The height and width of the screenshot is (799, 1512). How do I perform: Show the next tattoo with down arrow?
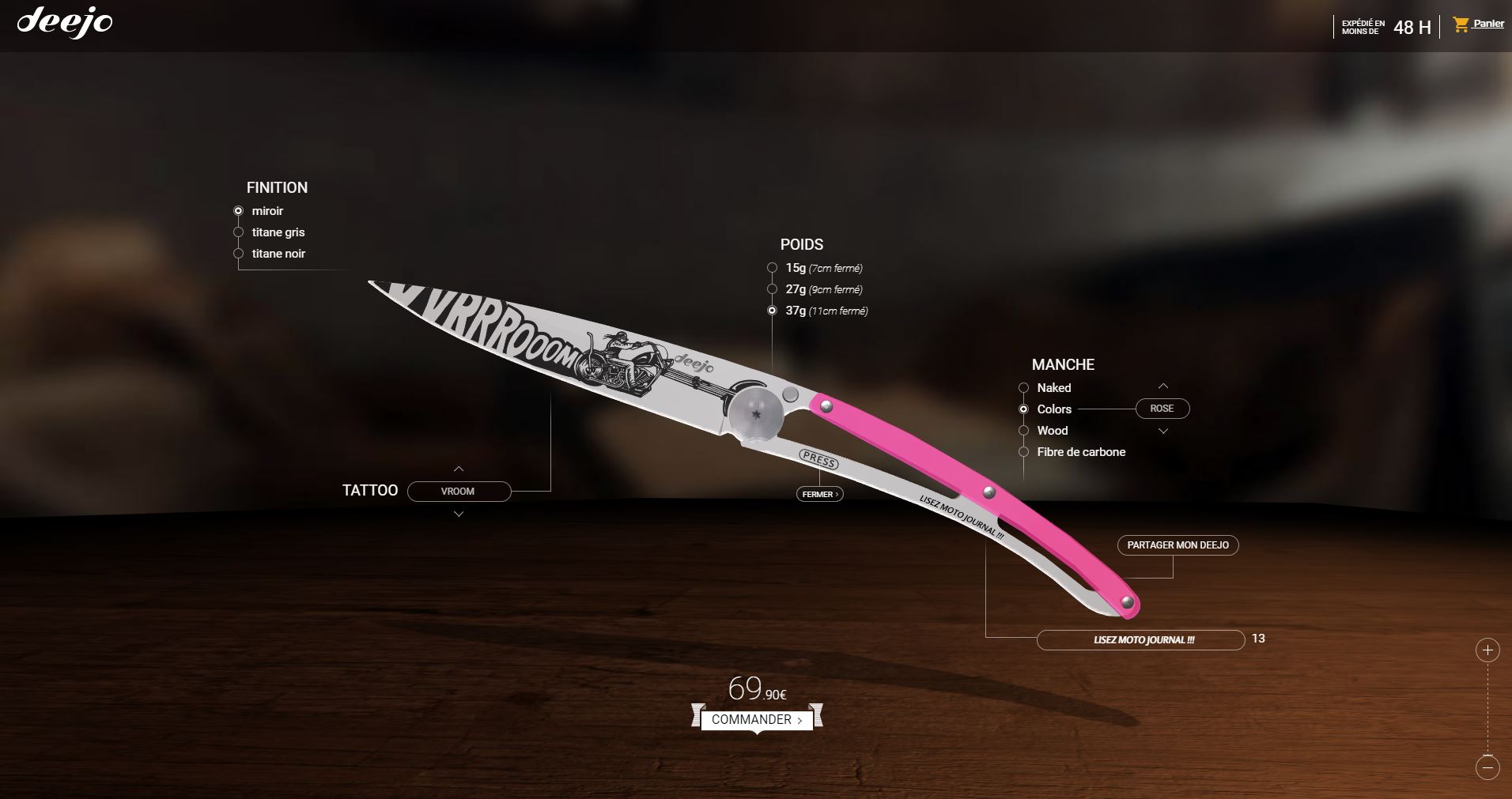[x=459, y=514]
